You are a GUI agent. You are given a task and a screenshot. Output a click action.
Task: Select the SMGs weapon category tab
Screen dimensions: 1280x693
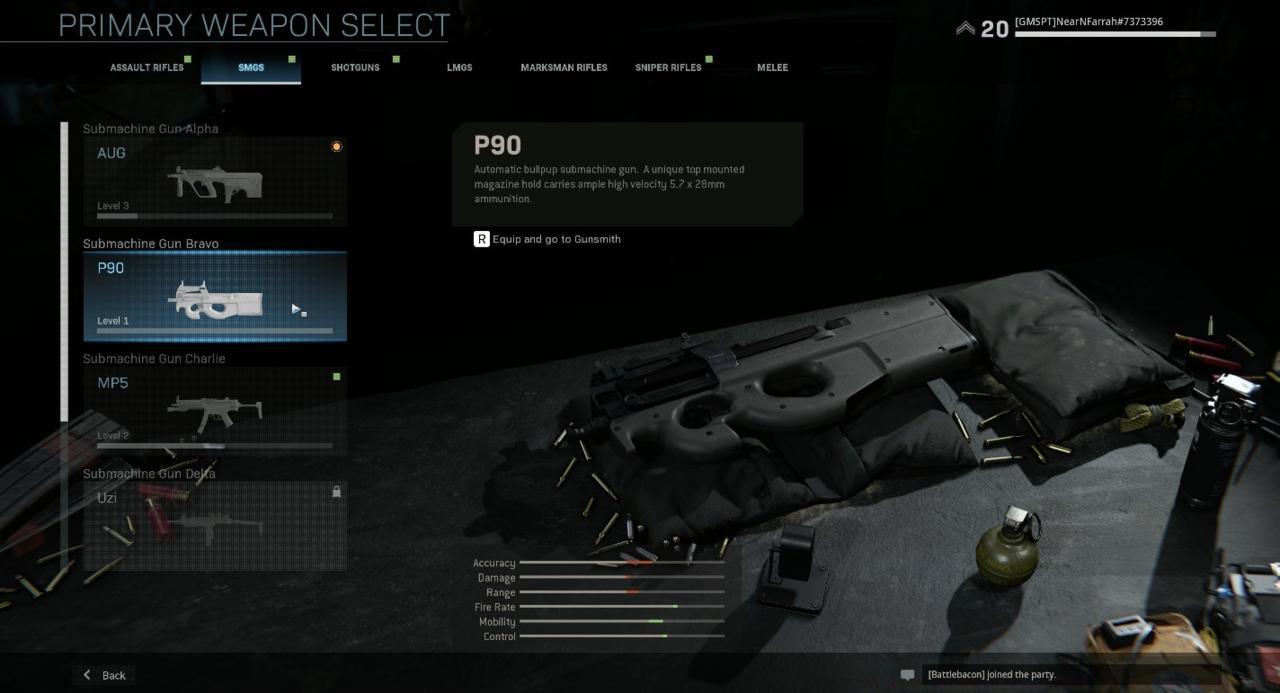(251, 68)
